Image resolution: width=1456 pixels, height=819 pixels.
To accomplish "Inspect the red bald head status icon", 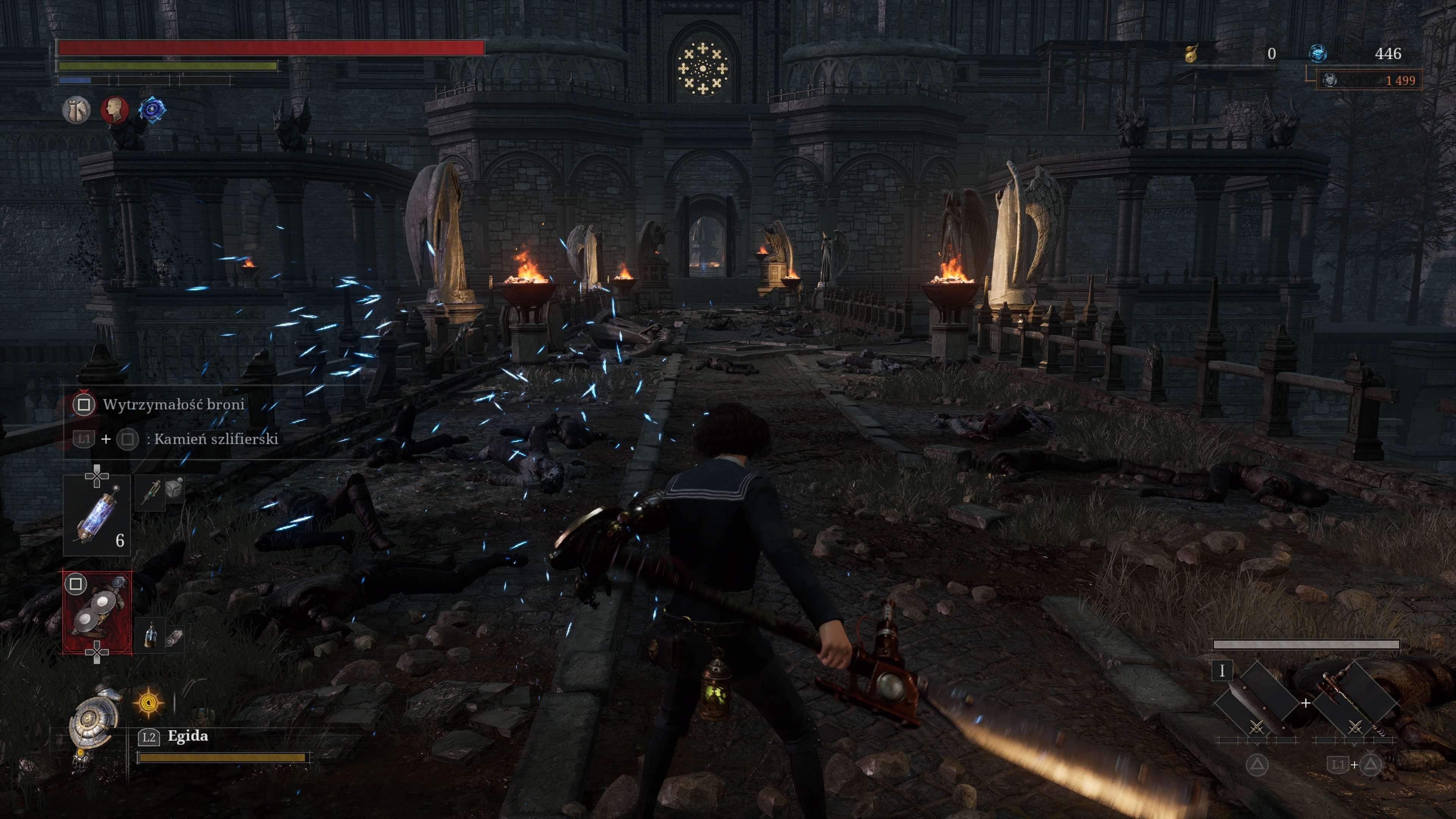I will click(x=115, y=110).
